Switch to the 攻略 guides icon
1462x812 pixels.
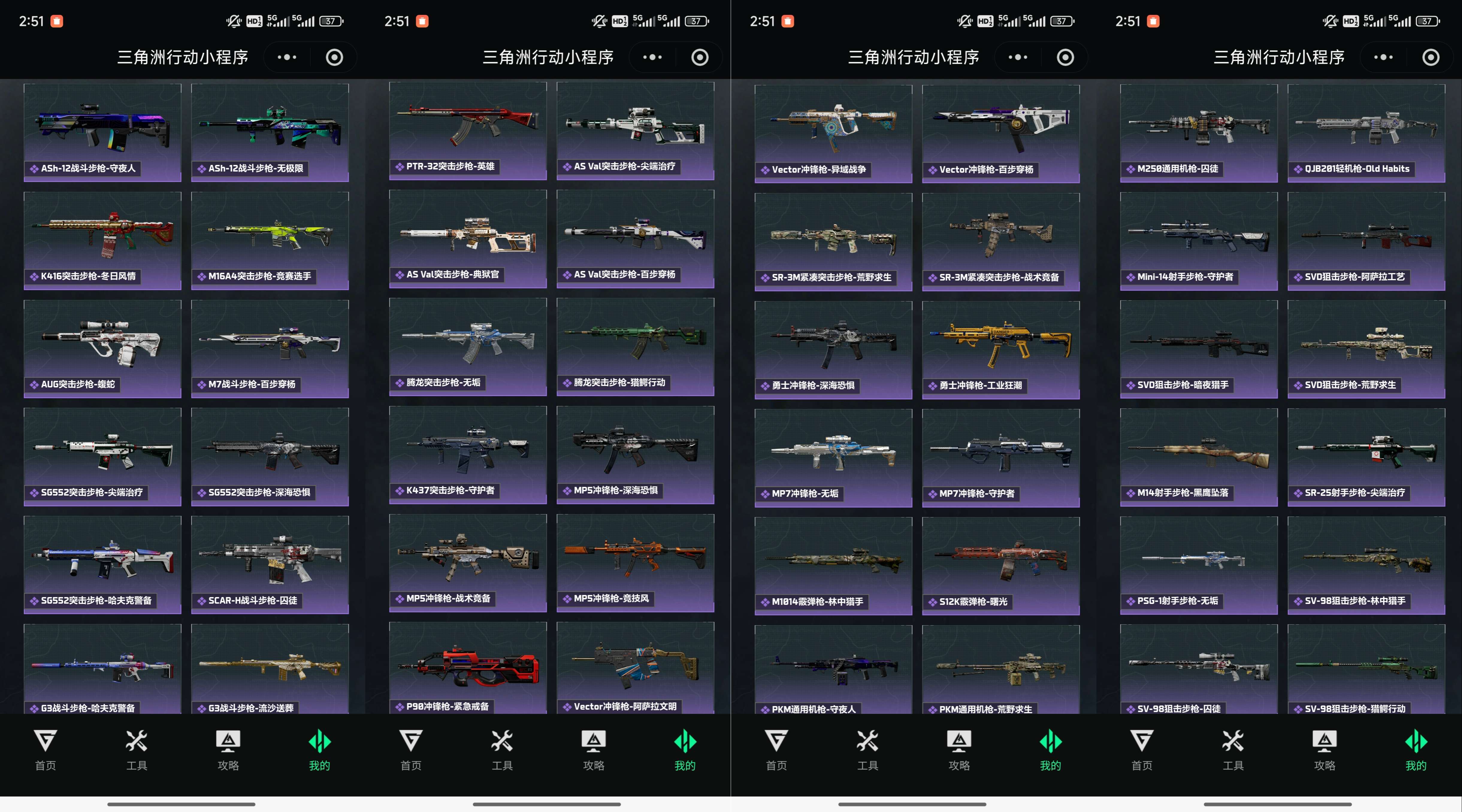227,749
